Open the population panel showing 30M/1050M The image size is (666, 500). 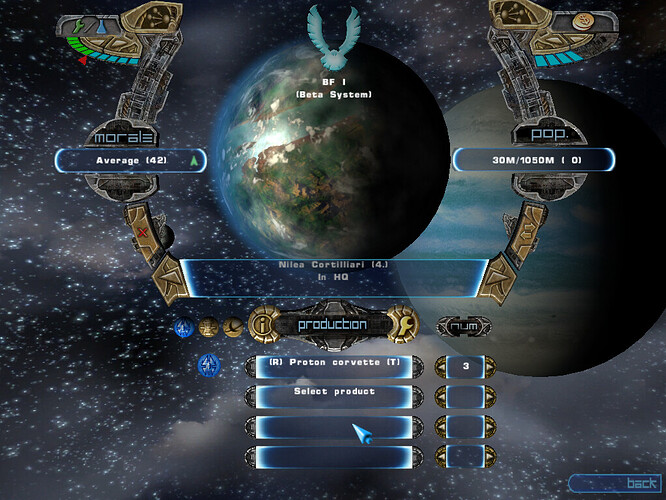tap(533, 159)
